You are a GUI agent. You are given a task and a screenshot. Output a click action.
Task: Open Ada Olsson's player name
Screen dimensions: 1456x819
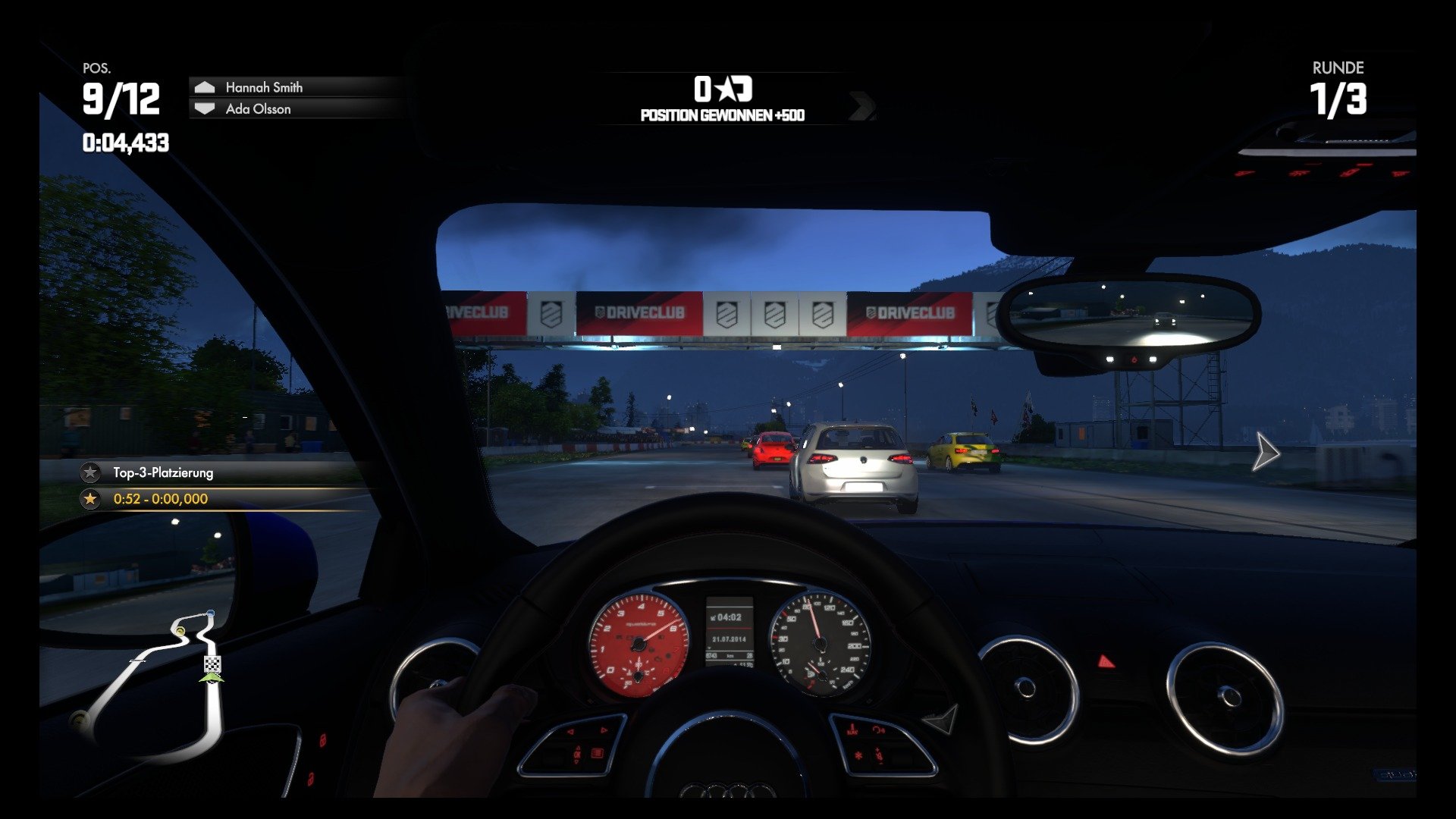259,108
